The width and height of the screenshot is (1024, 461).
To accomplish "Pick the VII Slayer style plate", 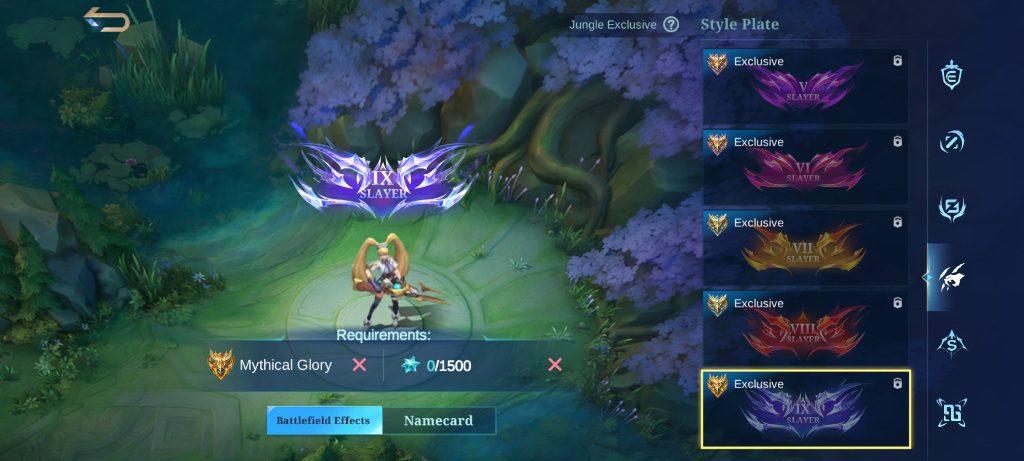I will point(805,248).
